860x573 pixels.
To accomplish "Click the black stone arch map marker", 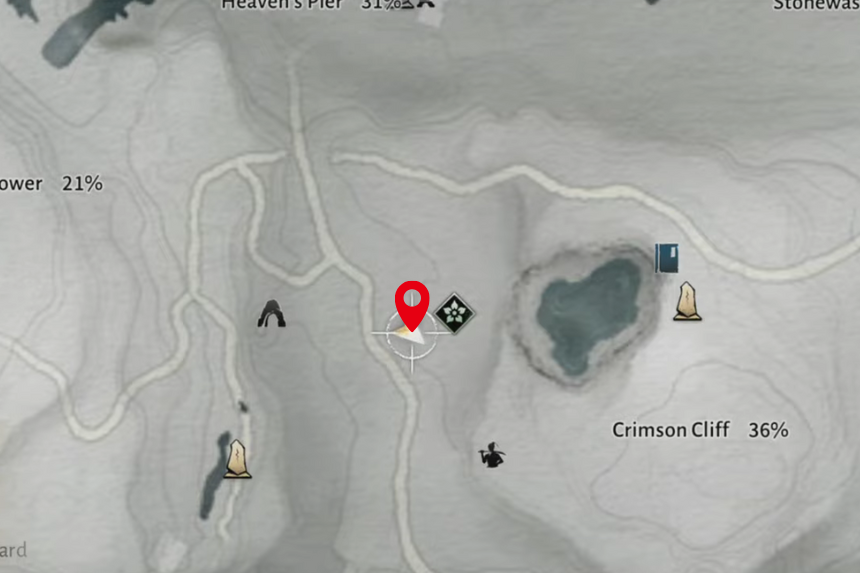I will point(270,315).
